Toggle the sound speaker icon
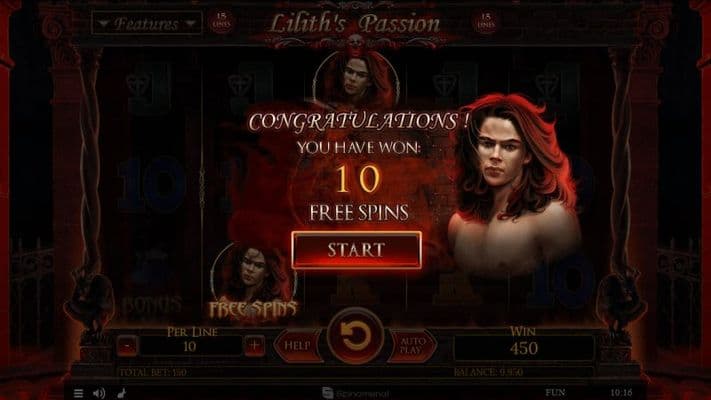 (98, 393)
